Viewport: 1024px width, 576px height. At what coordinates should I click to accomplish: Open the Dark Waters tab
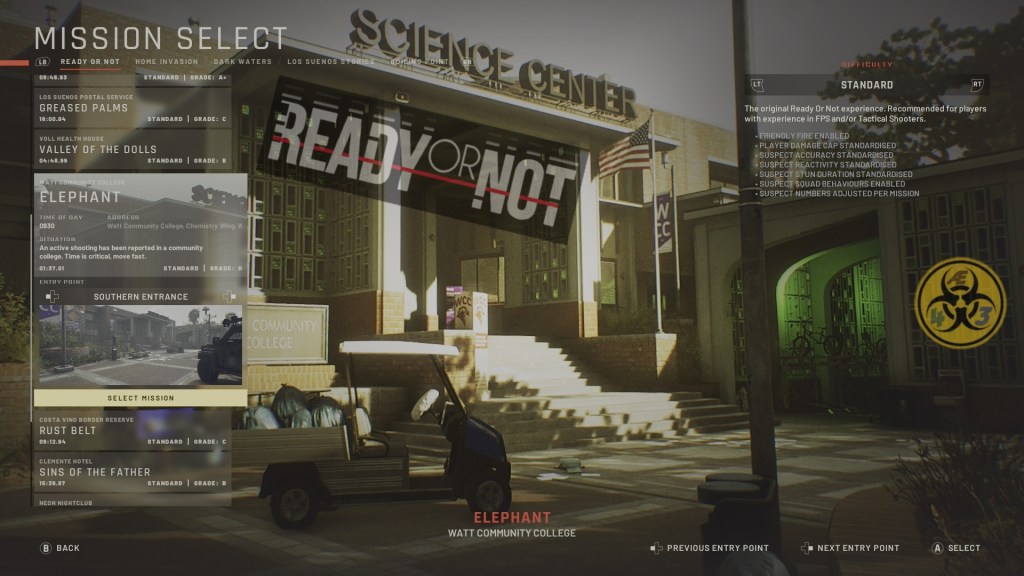[x=242, y=62]
